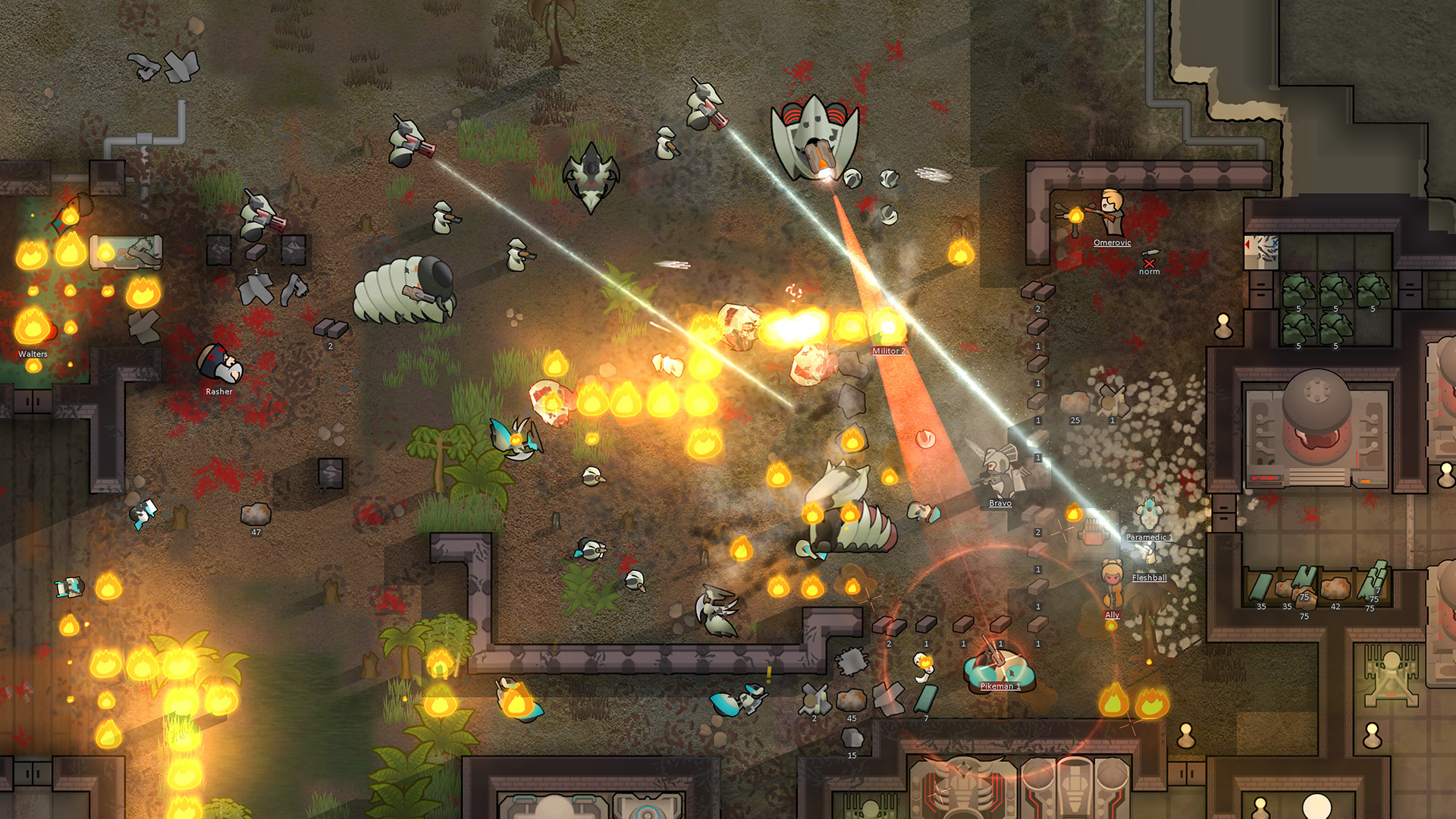Choose the mech labeled Militor 2
Image resolution: width=1456 pixels, height=819 pixels.
click(886, 327)
